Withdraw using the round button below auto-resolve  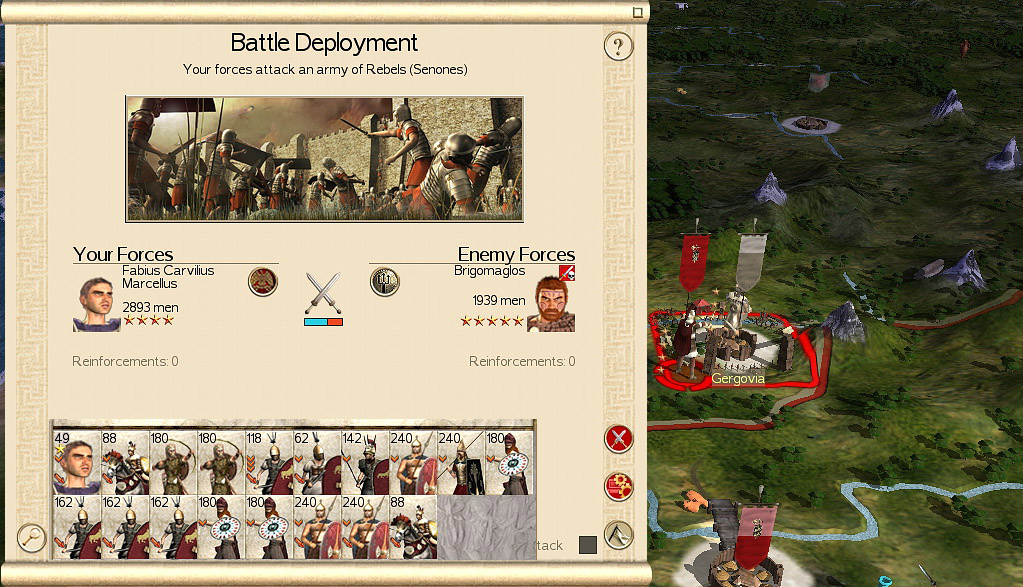(x=619, y=535)
